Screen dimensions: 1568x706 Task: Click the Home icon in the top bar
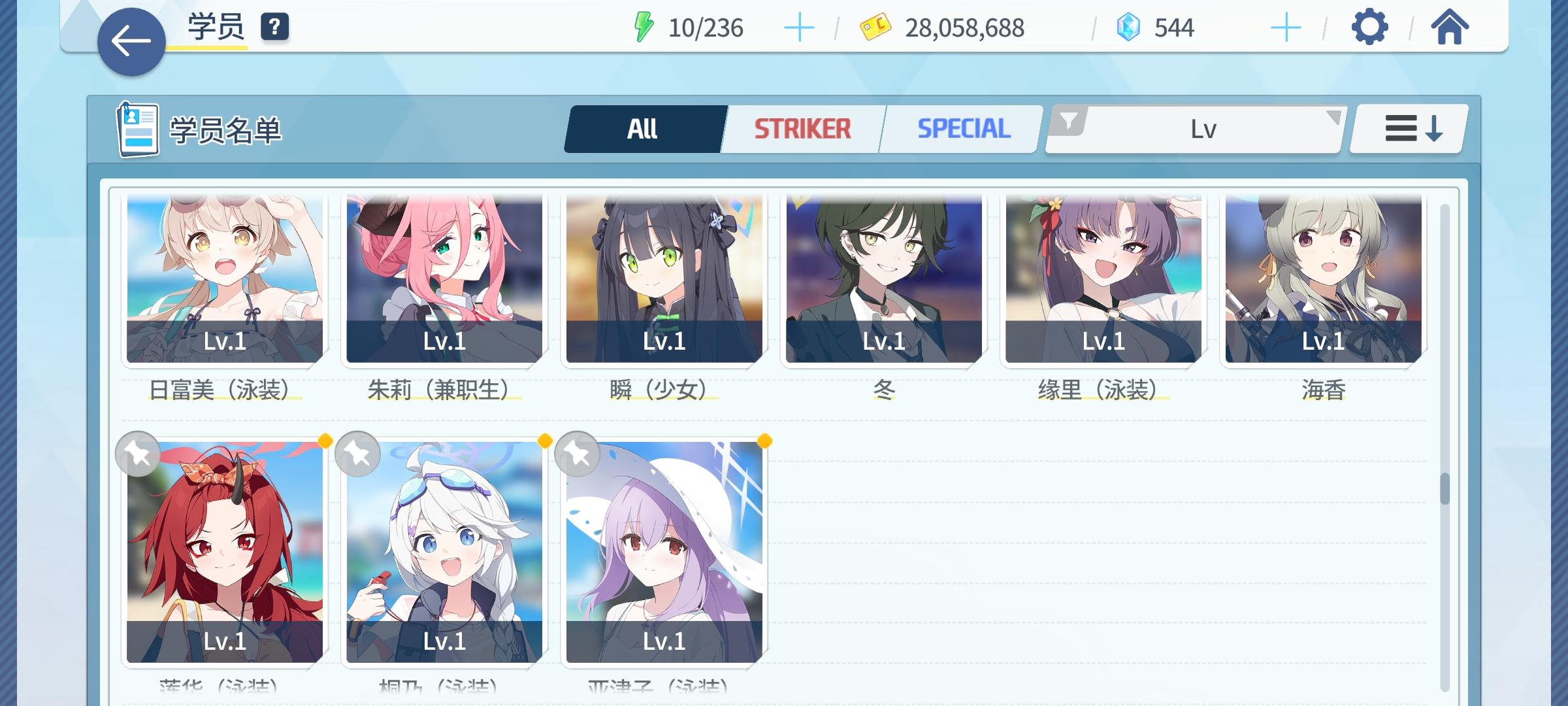point(1450,27)
